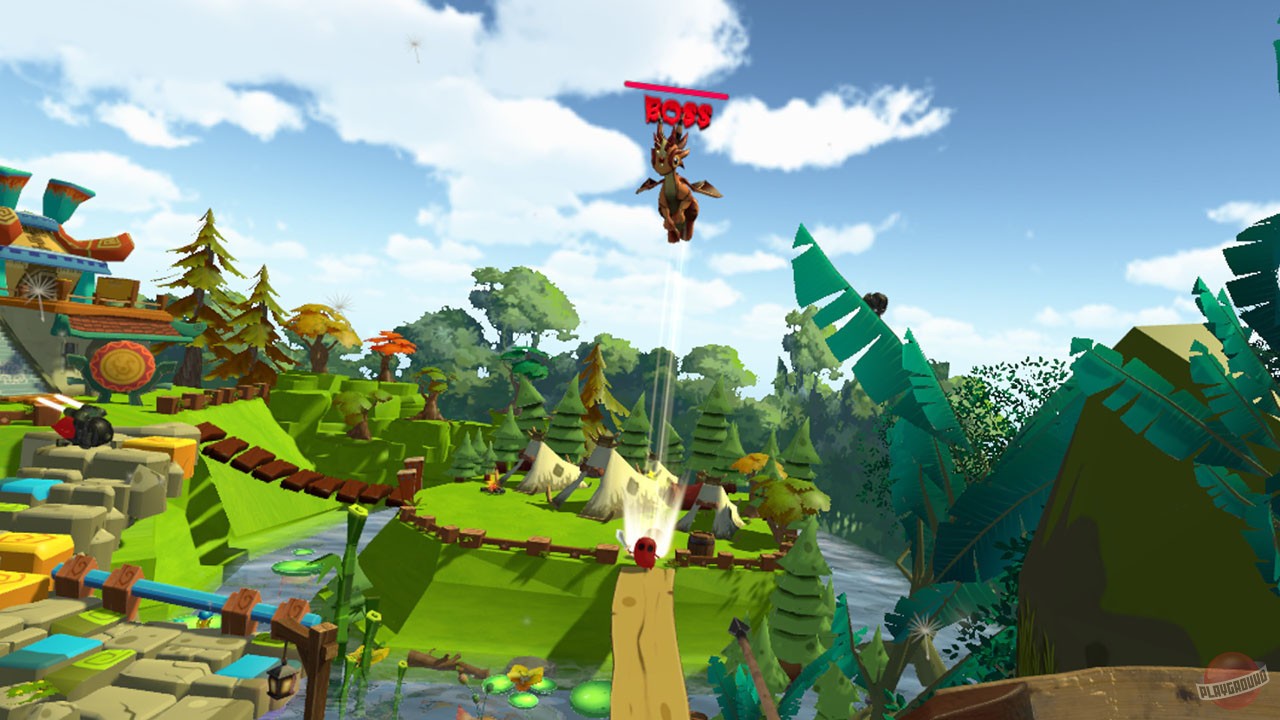Click the wooden barrel near the teepee camp
Screen dimensions: 1280x720
[700, 542]
